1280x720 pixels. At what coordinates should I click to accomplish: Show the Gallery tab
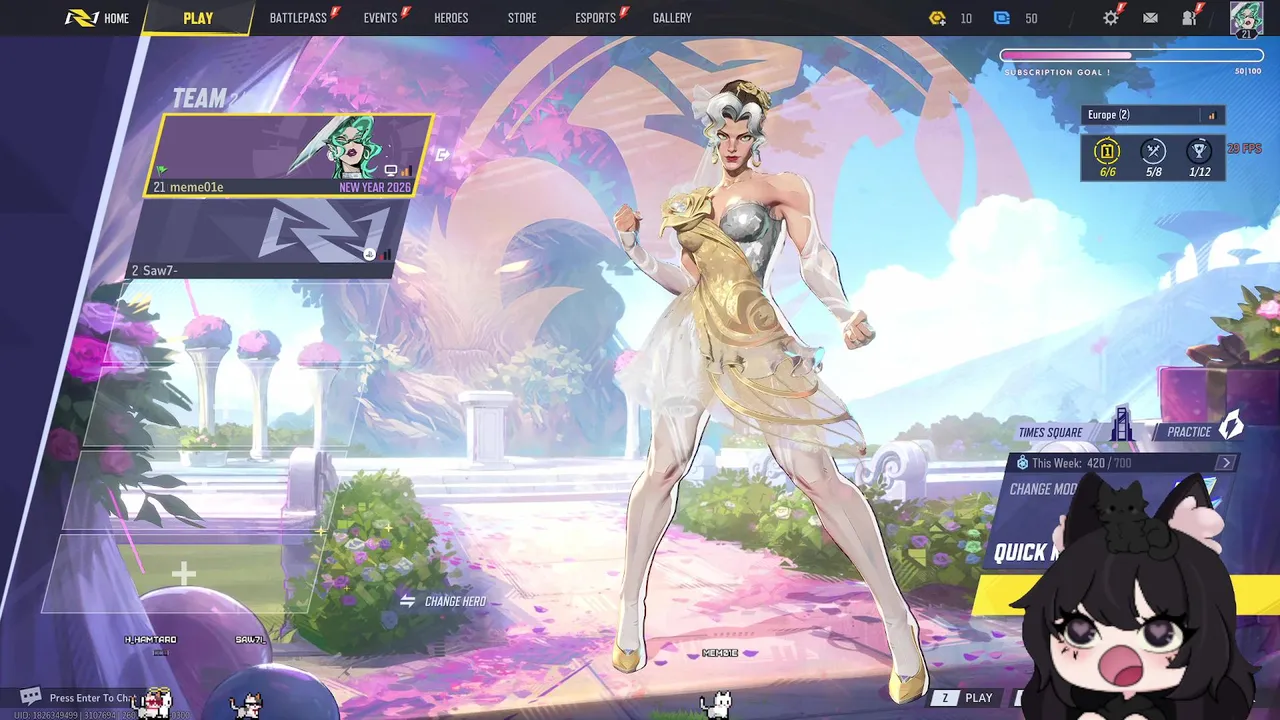672,18
